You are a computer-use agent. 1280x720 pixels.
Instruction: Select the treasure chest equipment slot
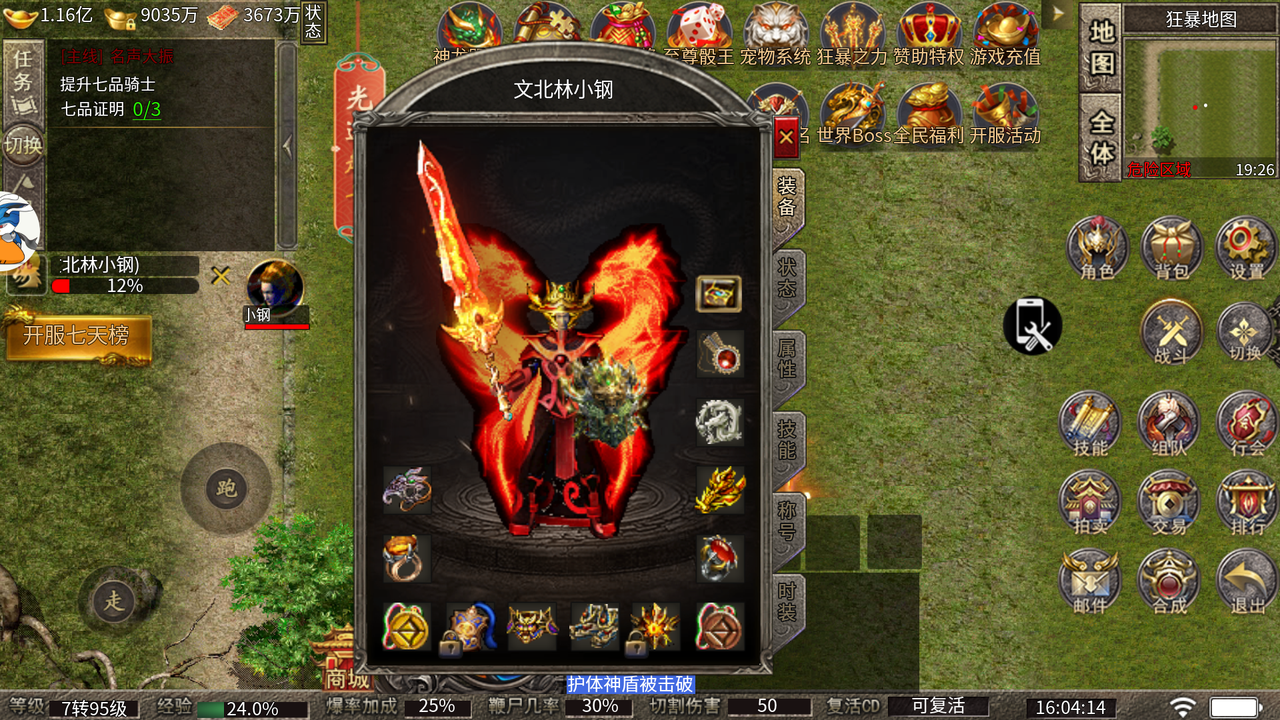(x=719, y=294)
